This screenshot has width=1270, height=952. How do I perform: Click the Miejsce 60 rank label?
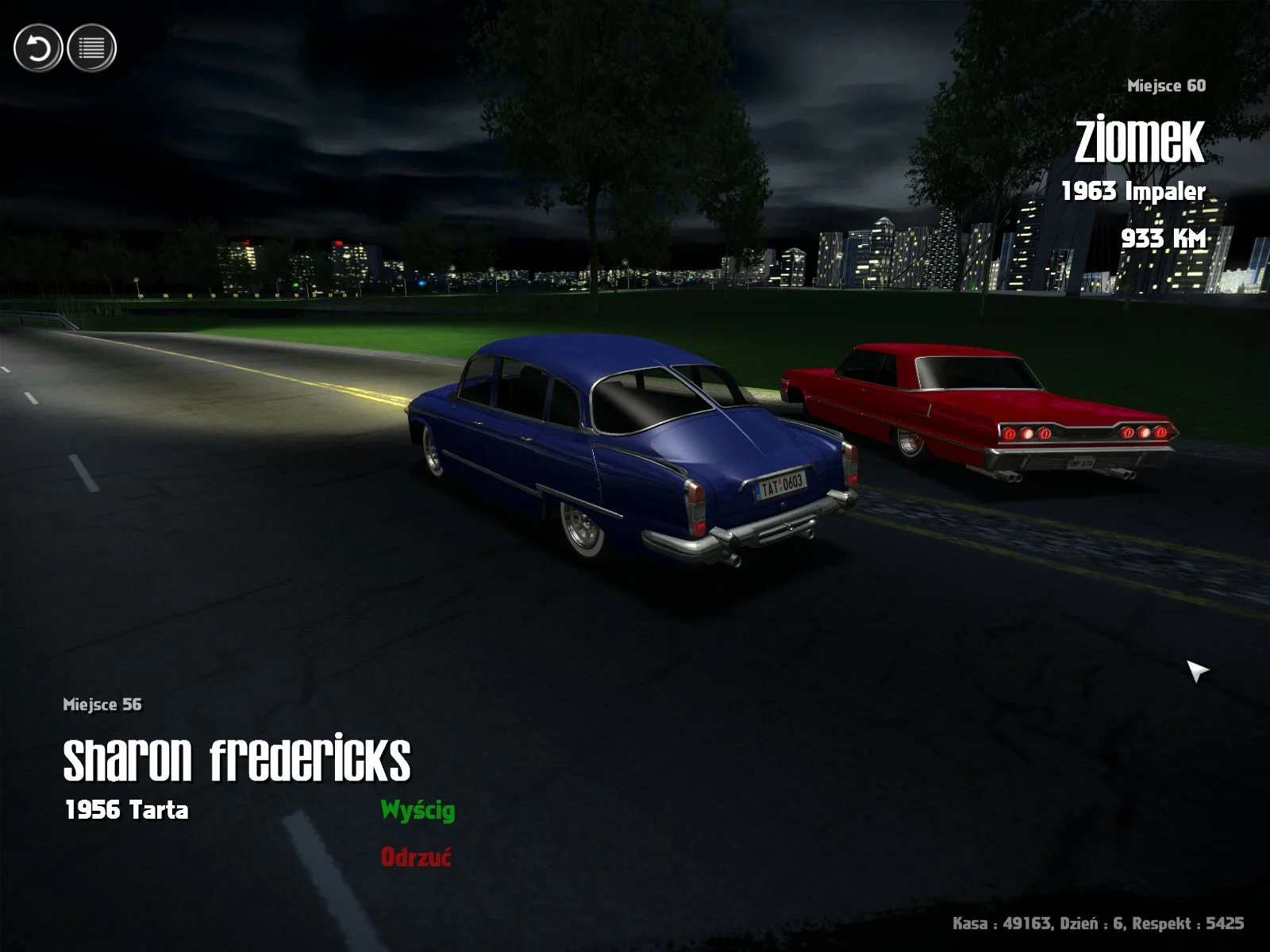tap(1165, 87)
